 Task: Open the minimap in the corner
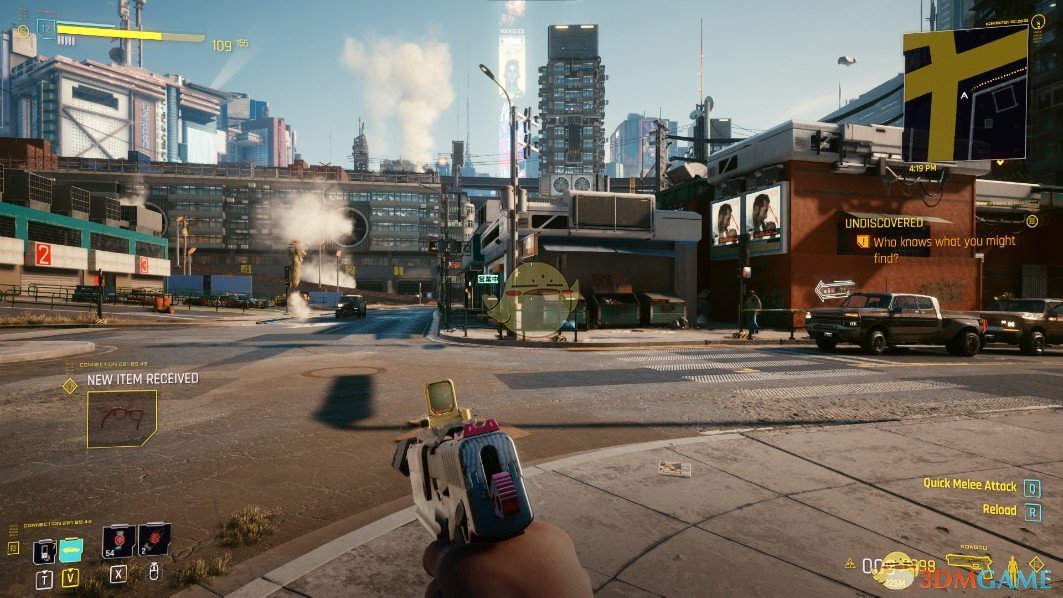[x=964, y=93]
